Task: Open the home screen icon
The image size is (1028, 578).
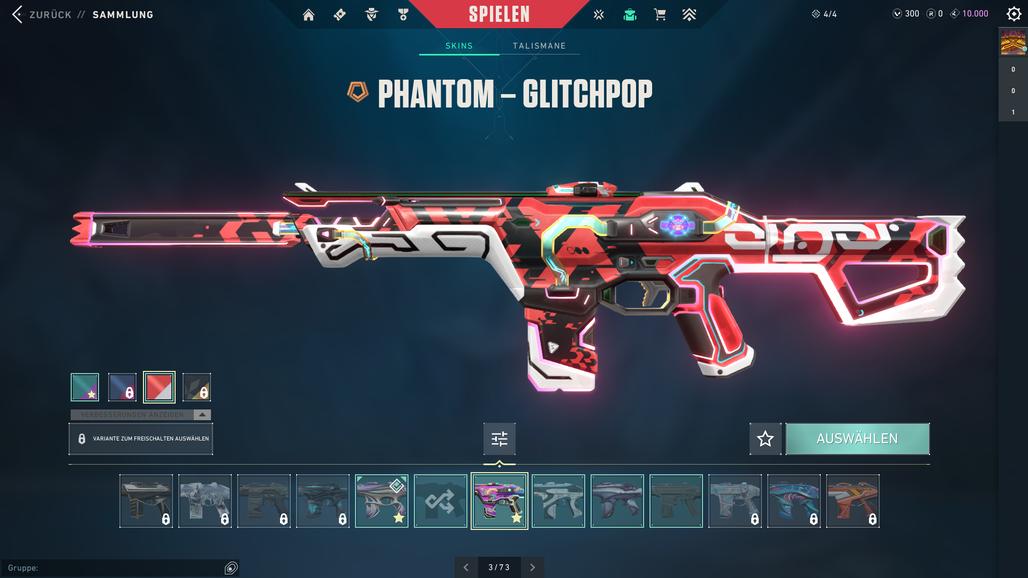Action: (x=308, y=14)
